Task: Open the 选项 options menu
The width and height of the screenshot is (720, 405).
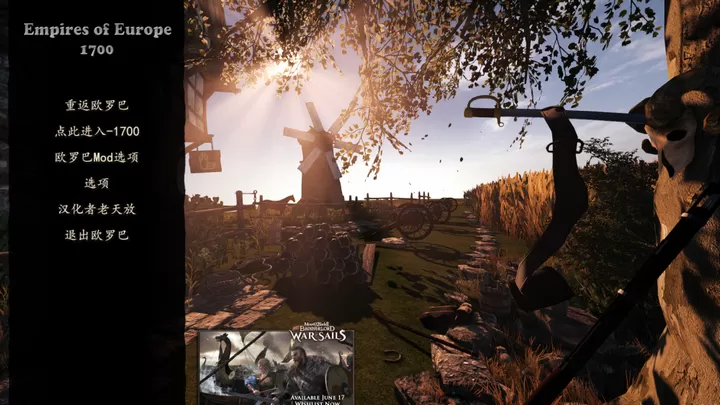Action: (97, 183)
